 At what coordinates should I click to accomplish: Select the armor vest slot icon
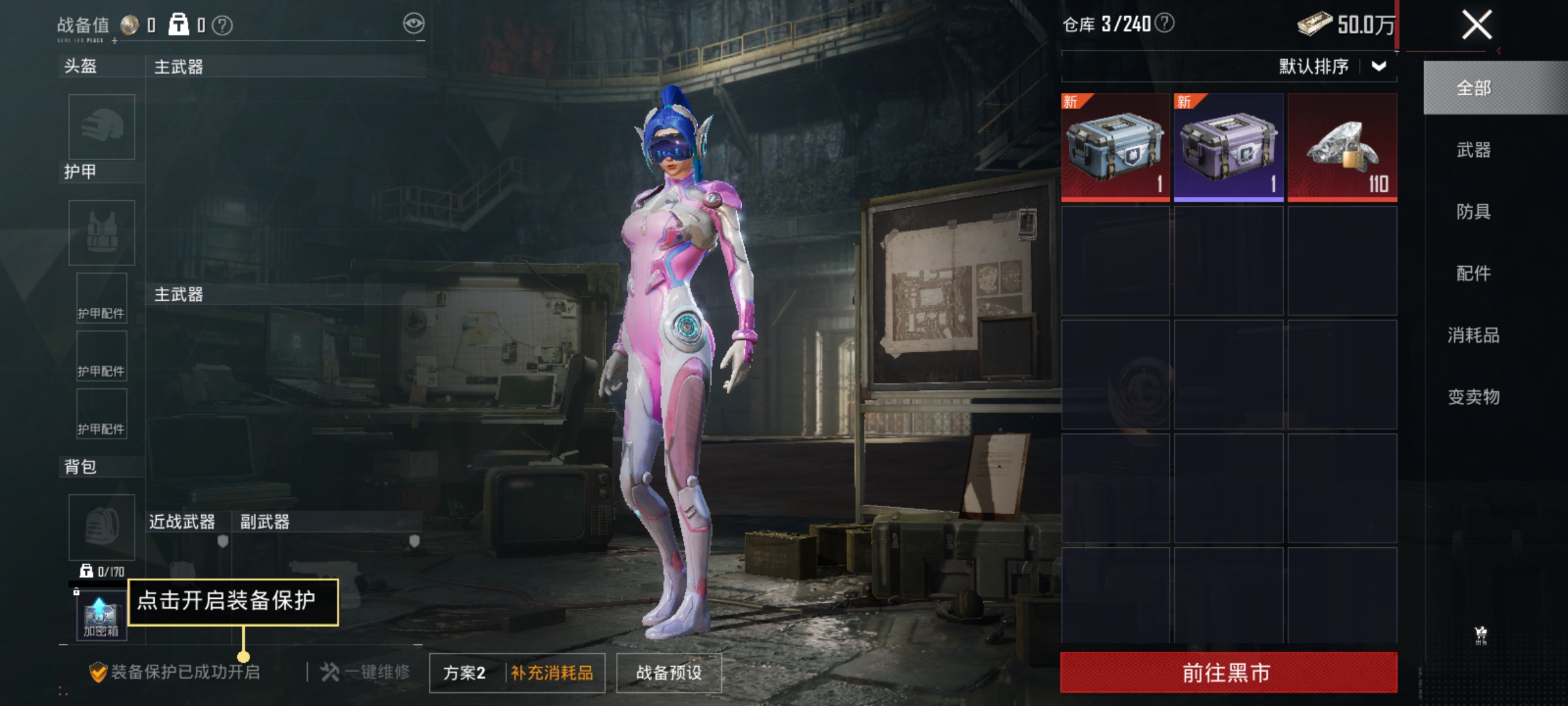coord(101,233)
